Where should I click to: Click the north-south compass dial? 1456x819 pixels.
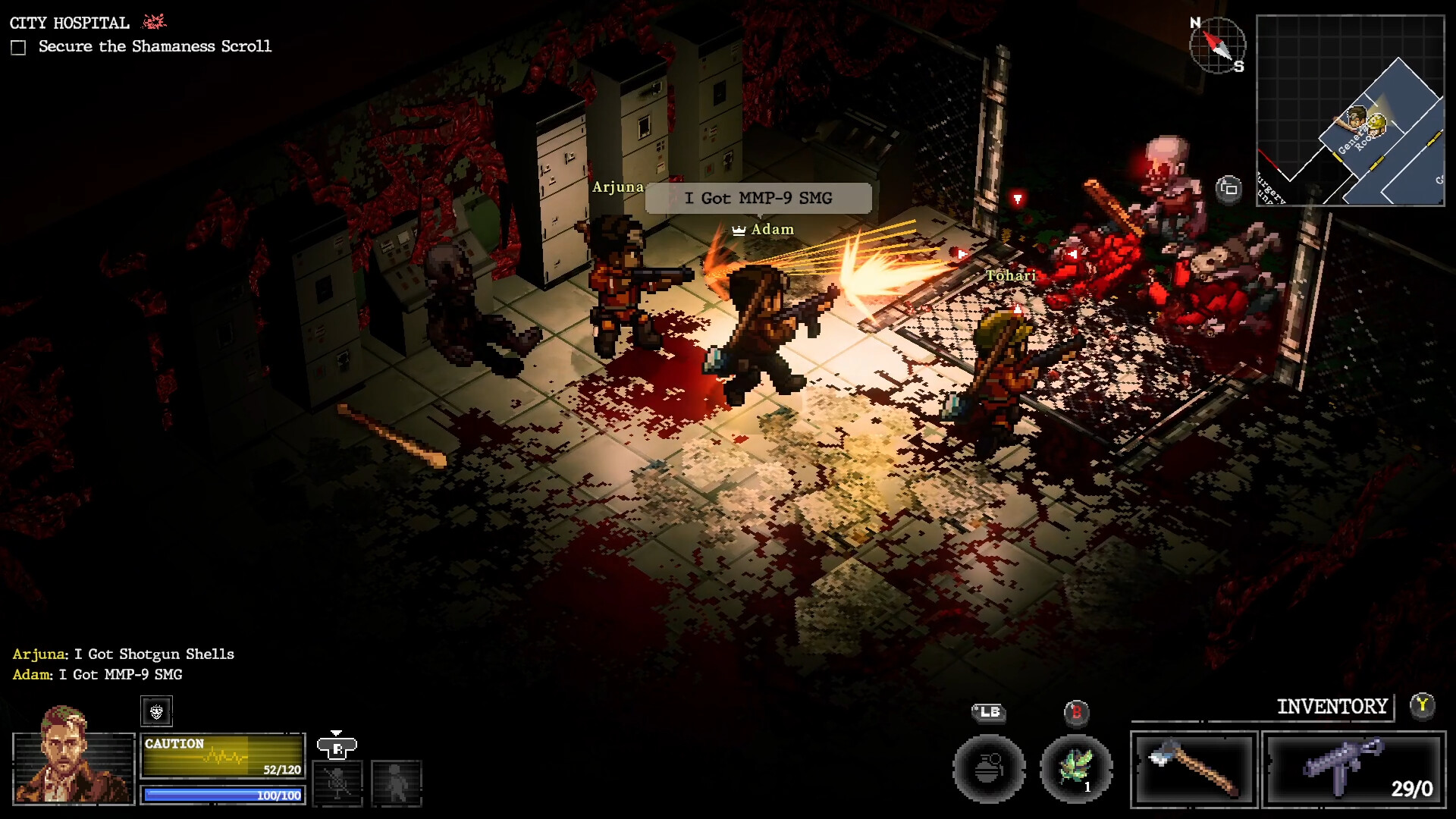pos(1217,45)
